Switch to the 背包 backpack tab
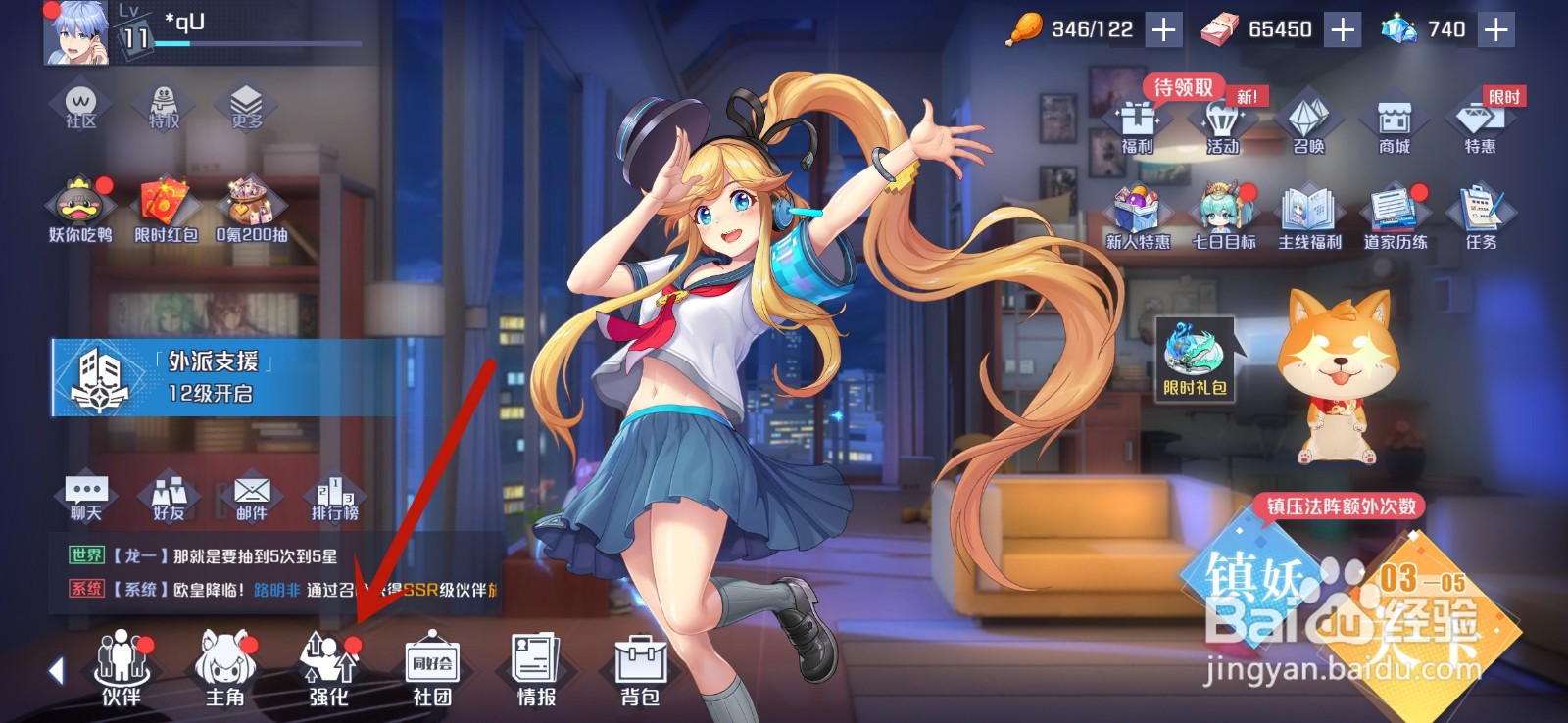Viewport: 1568px width, 723px height. (x=641, y=672)
